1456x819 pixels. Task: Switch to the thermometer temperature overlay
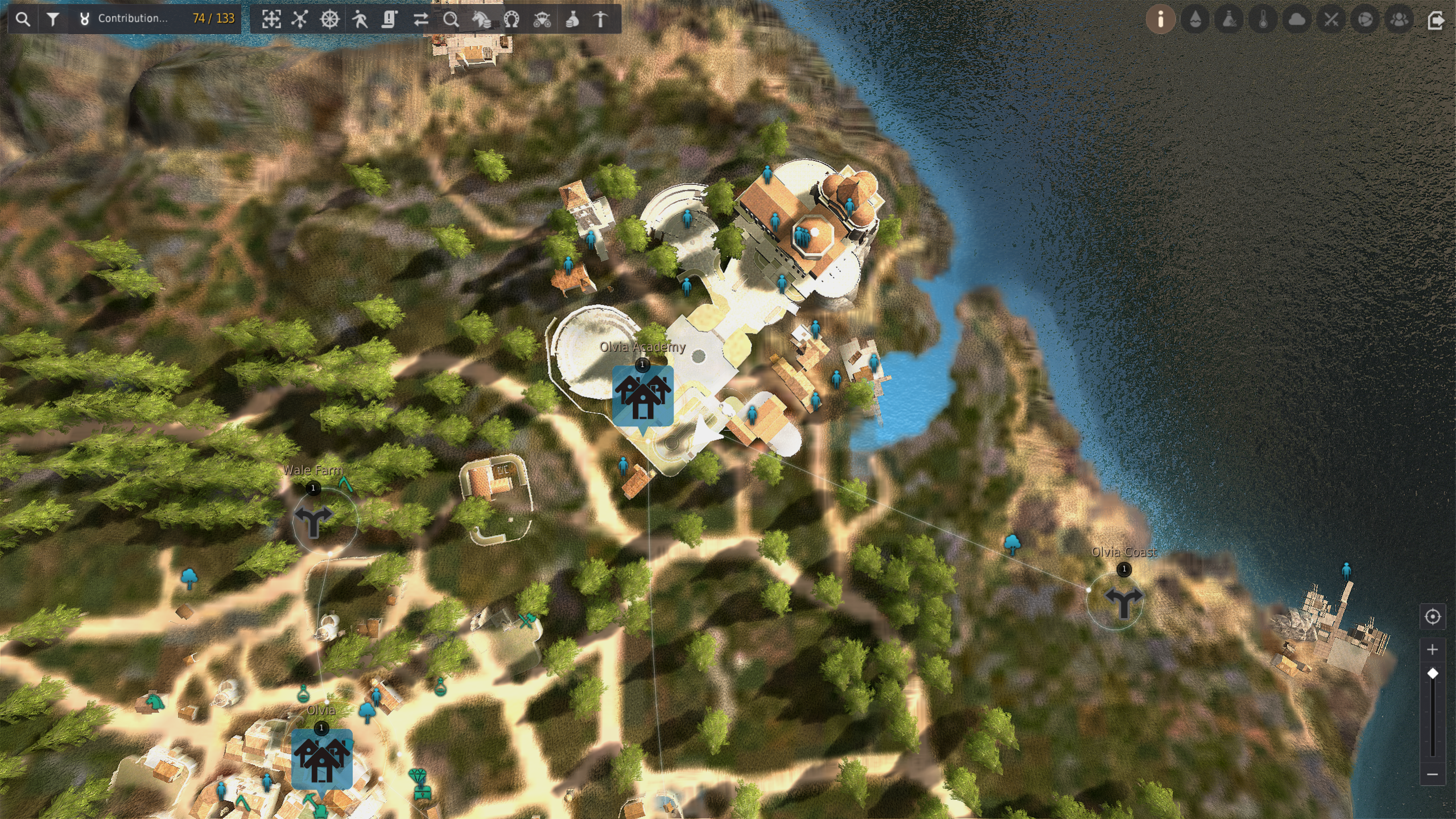click(1263, 19)
